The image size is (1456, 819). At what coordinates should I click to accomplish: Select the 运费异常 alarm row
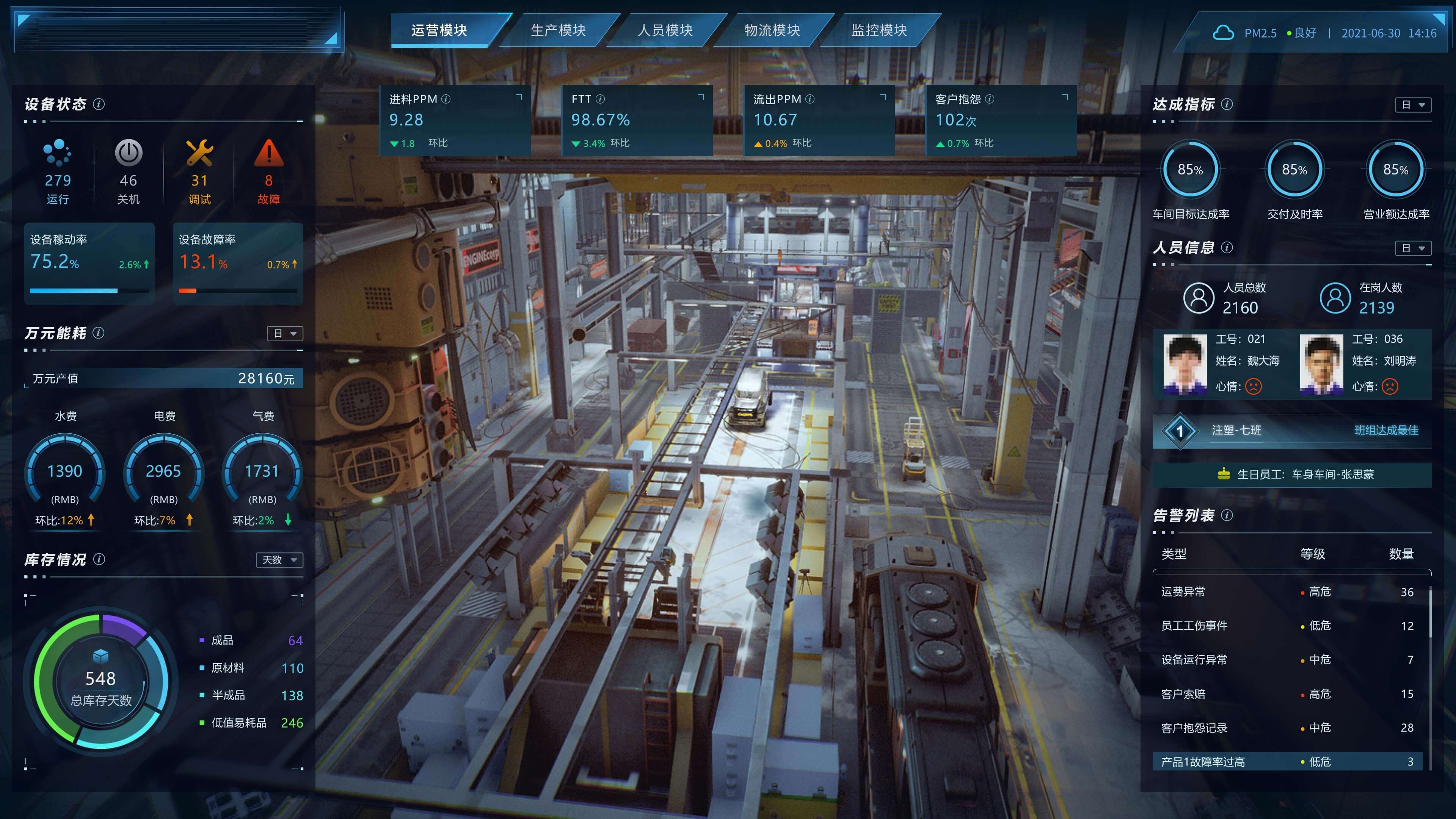(x=1288, y=592)
